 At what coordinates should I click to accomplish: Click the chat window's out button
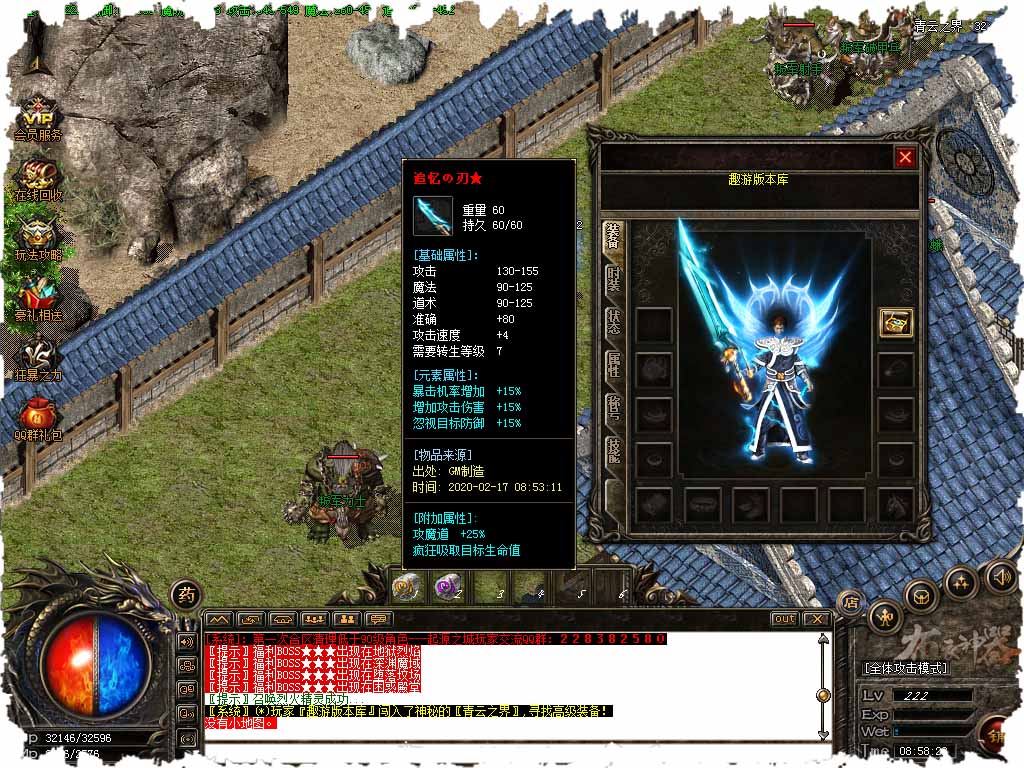(x=785, y=619)
